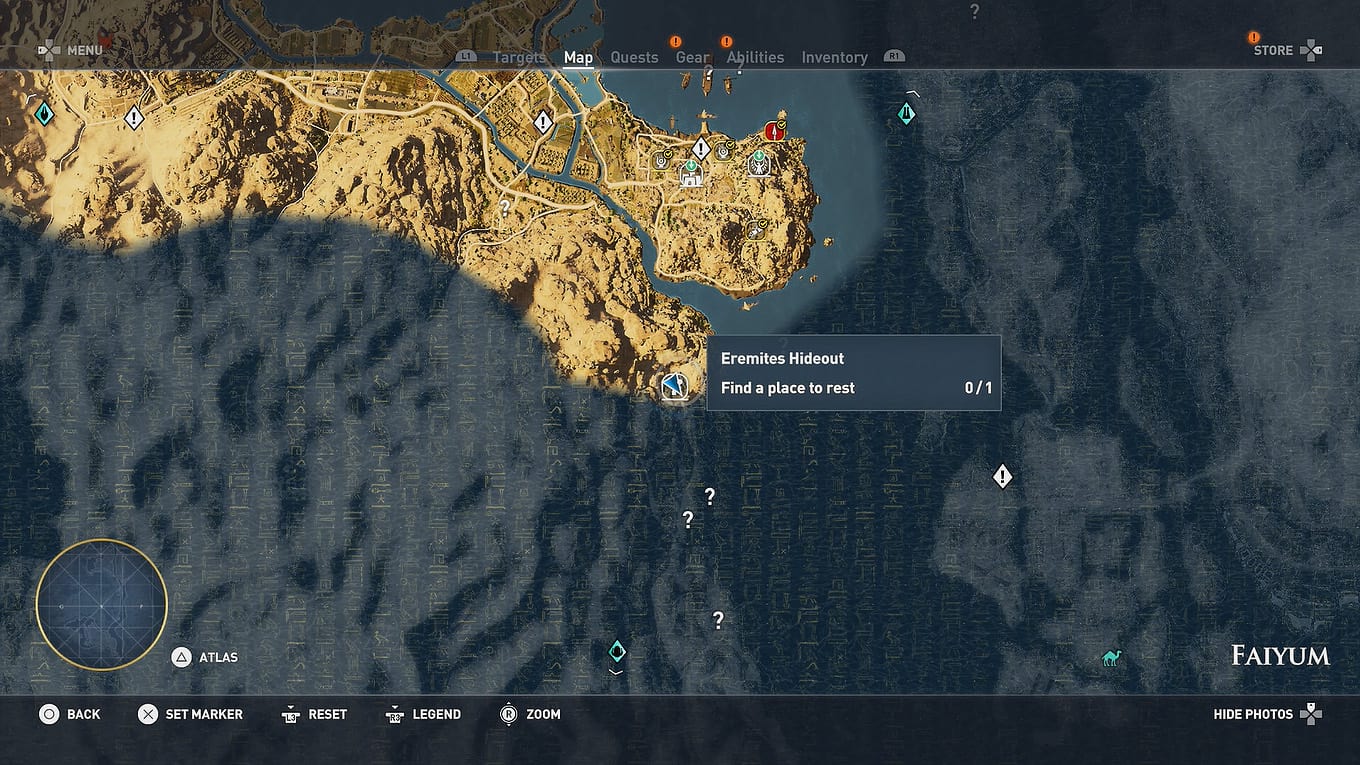Image resolution: width=1360 pixels, height=765 pixels.
Task: Select an undiscovered question-mark location in the water
Action: 710,494
